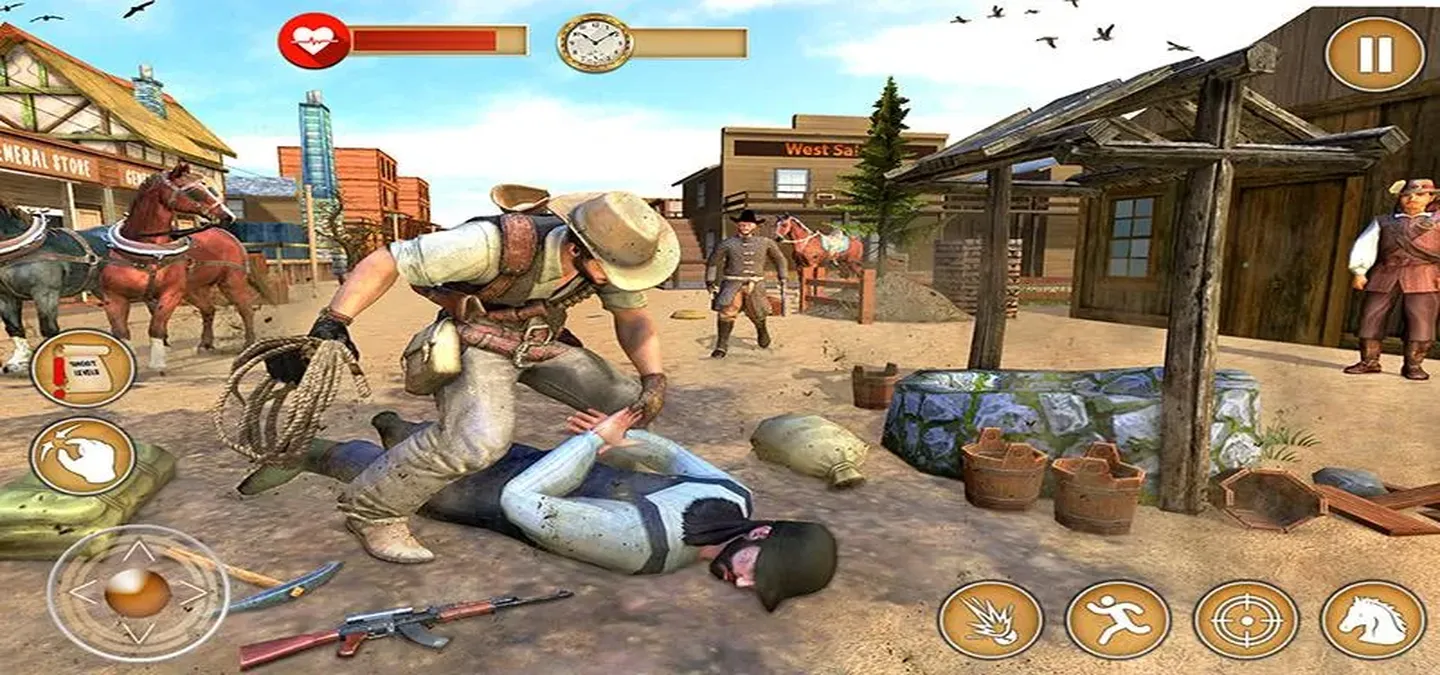This screenshot has height=675, width=1440.
Task: Mount up with the horse head button
Action: point(1373,619)
